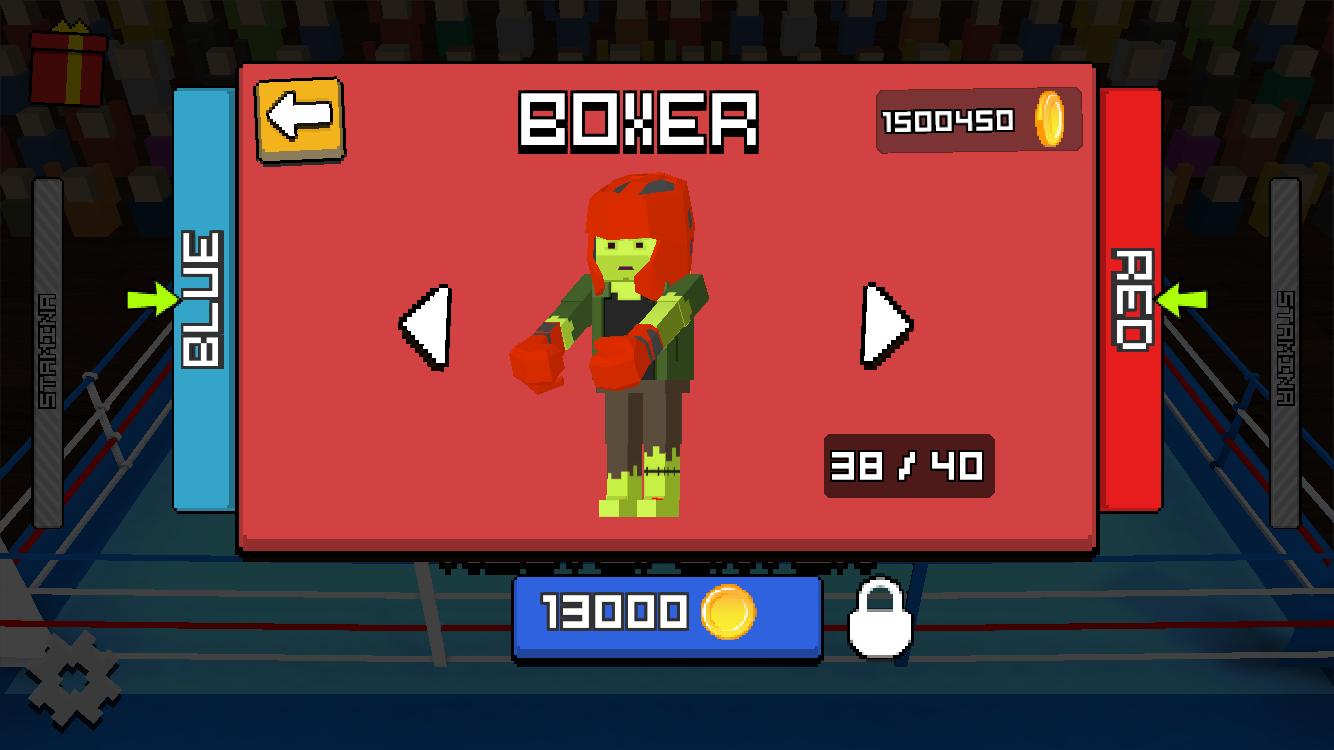The width and height of the screenshot is (1334, 750).
Task: Click the green arrow beside the RED corner
Action: (x=1180, y=297)
